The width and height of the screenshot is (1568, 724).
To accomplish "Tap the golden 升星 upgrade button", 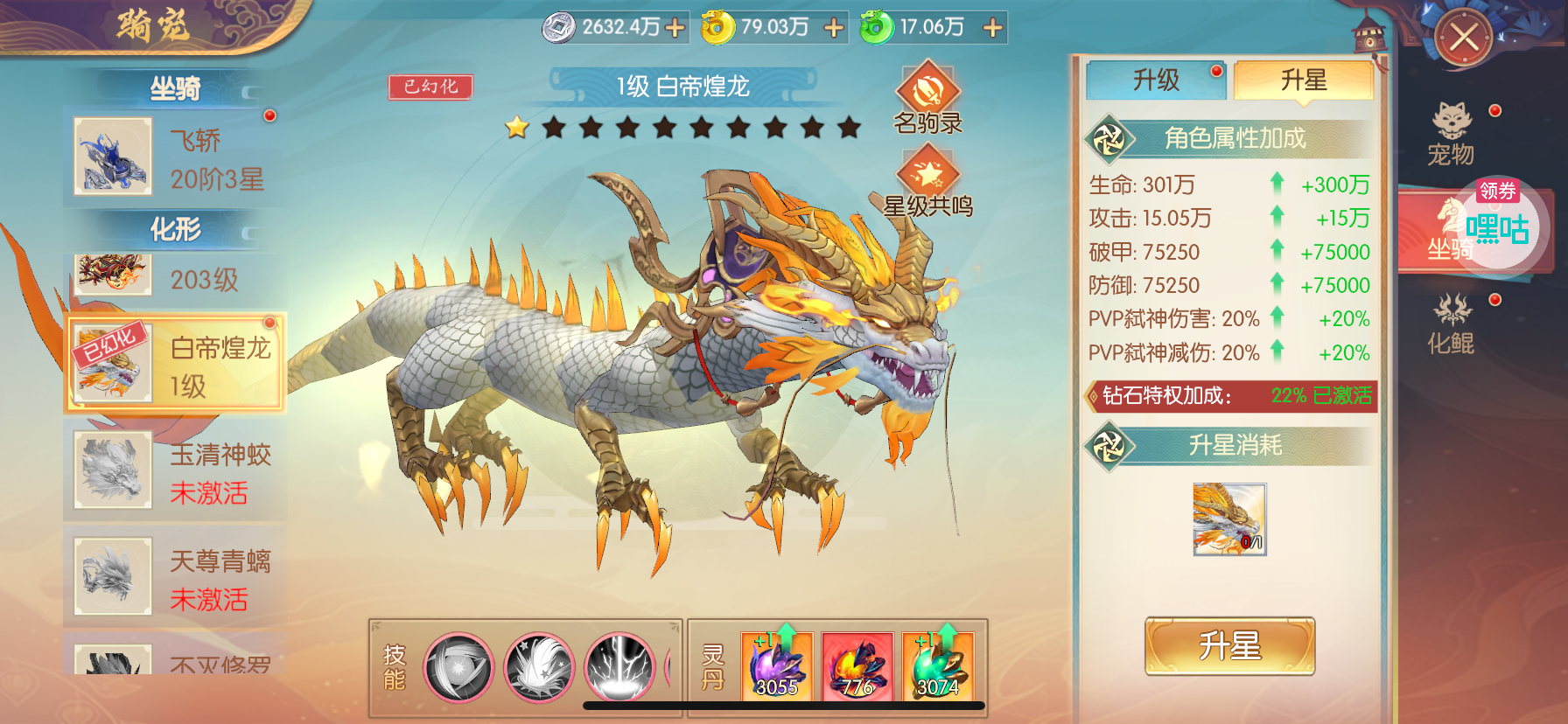I will point(1229,646).
